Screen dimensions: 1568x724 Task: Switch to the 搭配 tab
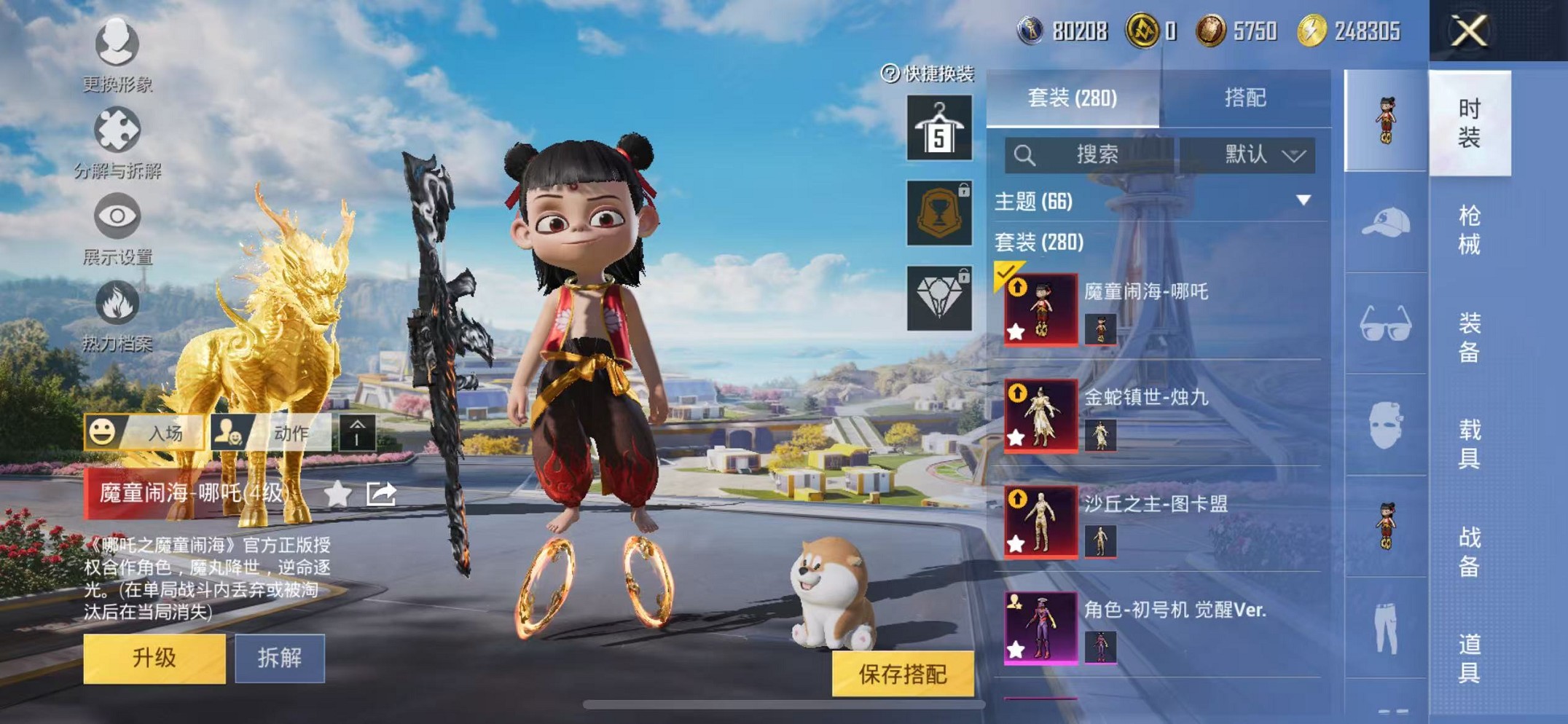[1244, 98]
